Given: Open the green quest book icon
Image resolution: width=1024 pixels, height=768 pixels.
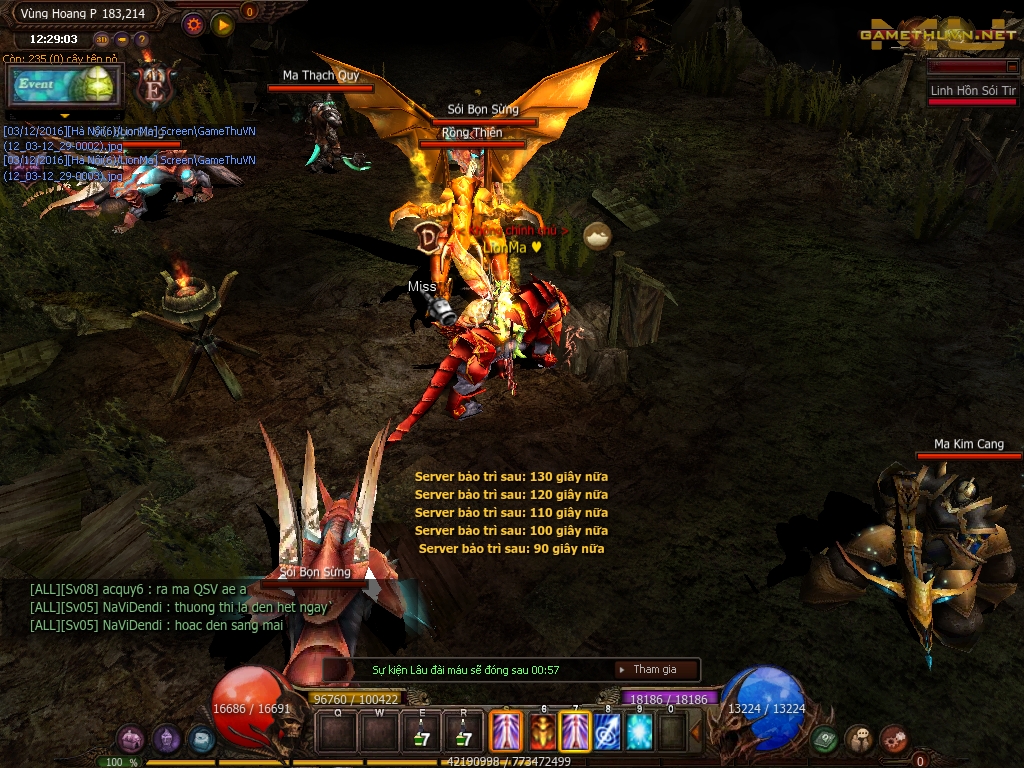Looking at the screenshot, I should coord(825,739).
